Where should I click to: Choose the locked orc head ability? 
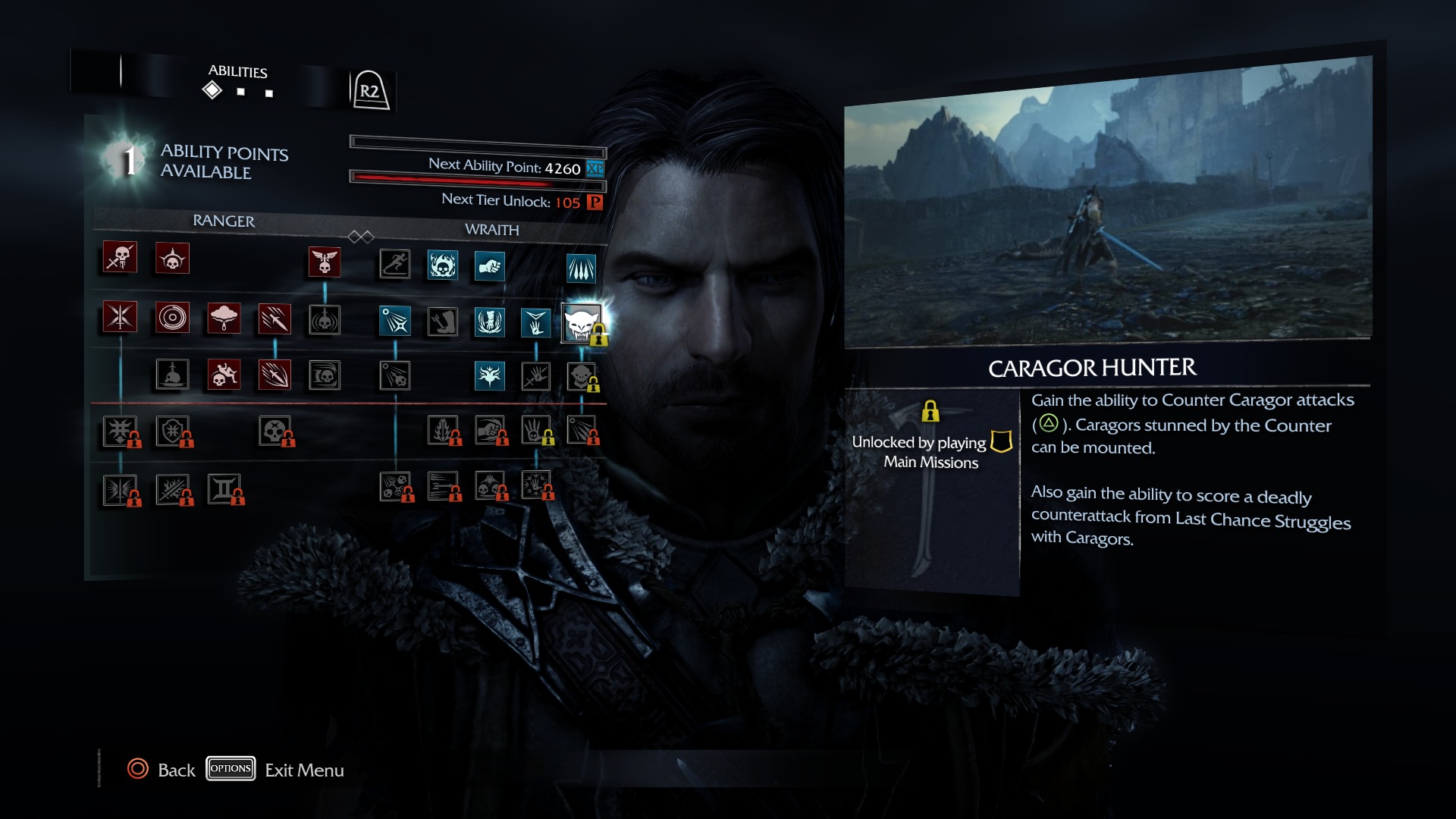tap(582, 376)
